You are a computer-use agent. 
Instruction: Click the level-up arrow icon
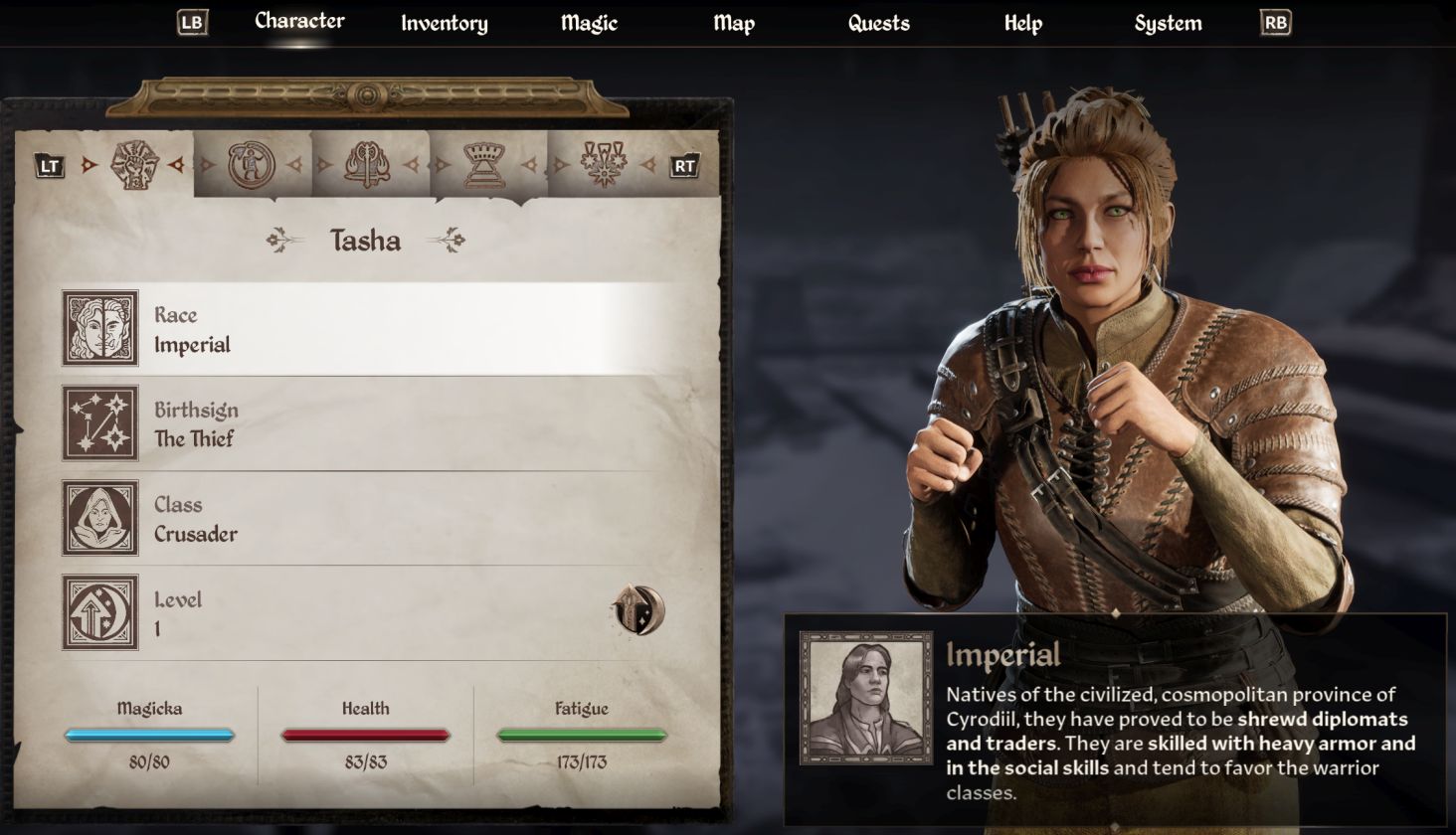point(637,610)
